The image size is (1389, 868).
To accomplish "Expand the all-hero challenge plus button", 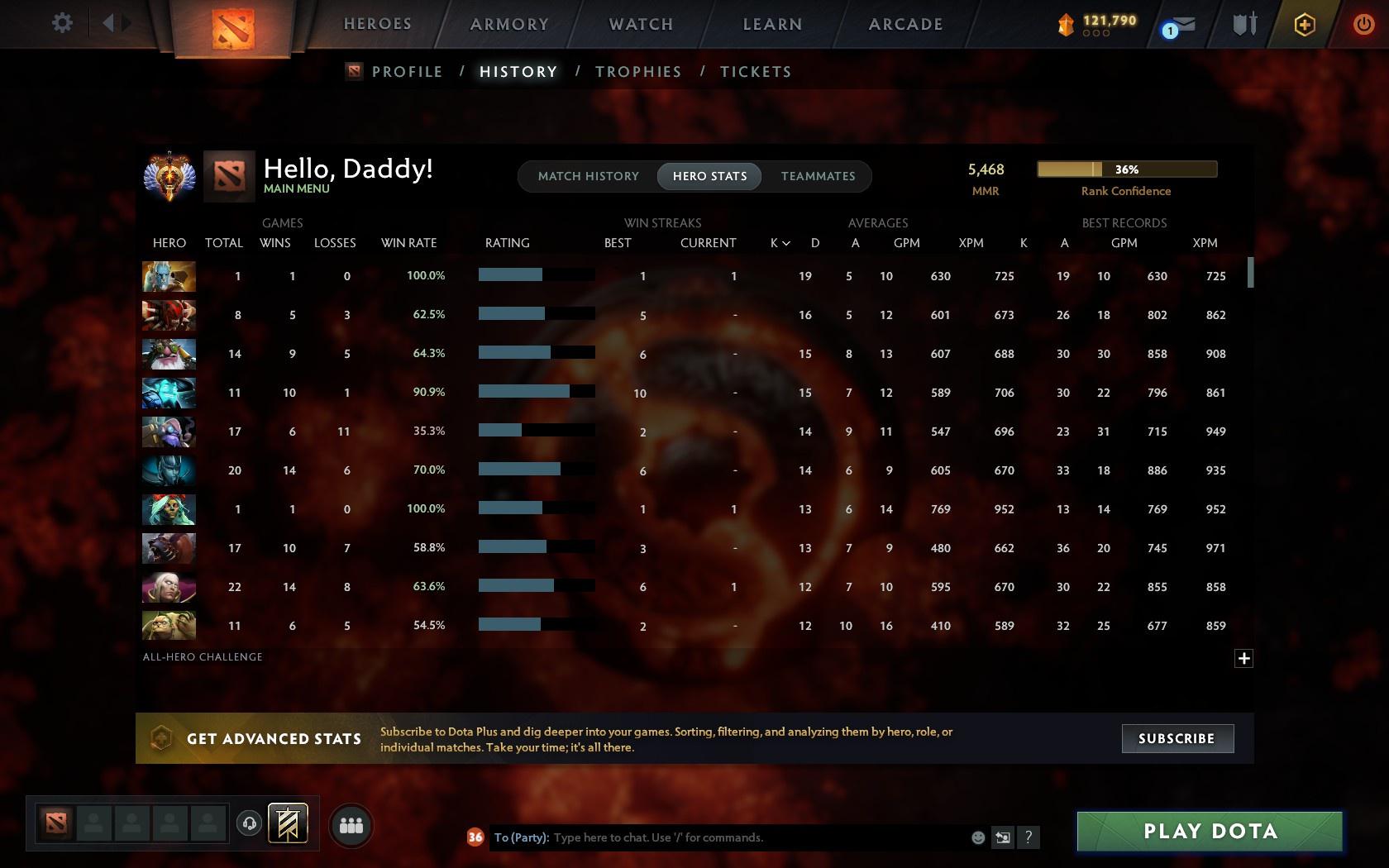I will [1243, 658].
